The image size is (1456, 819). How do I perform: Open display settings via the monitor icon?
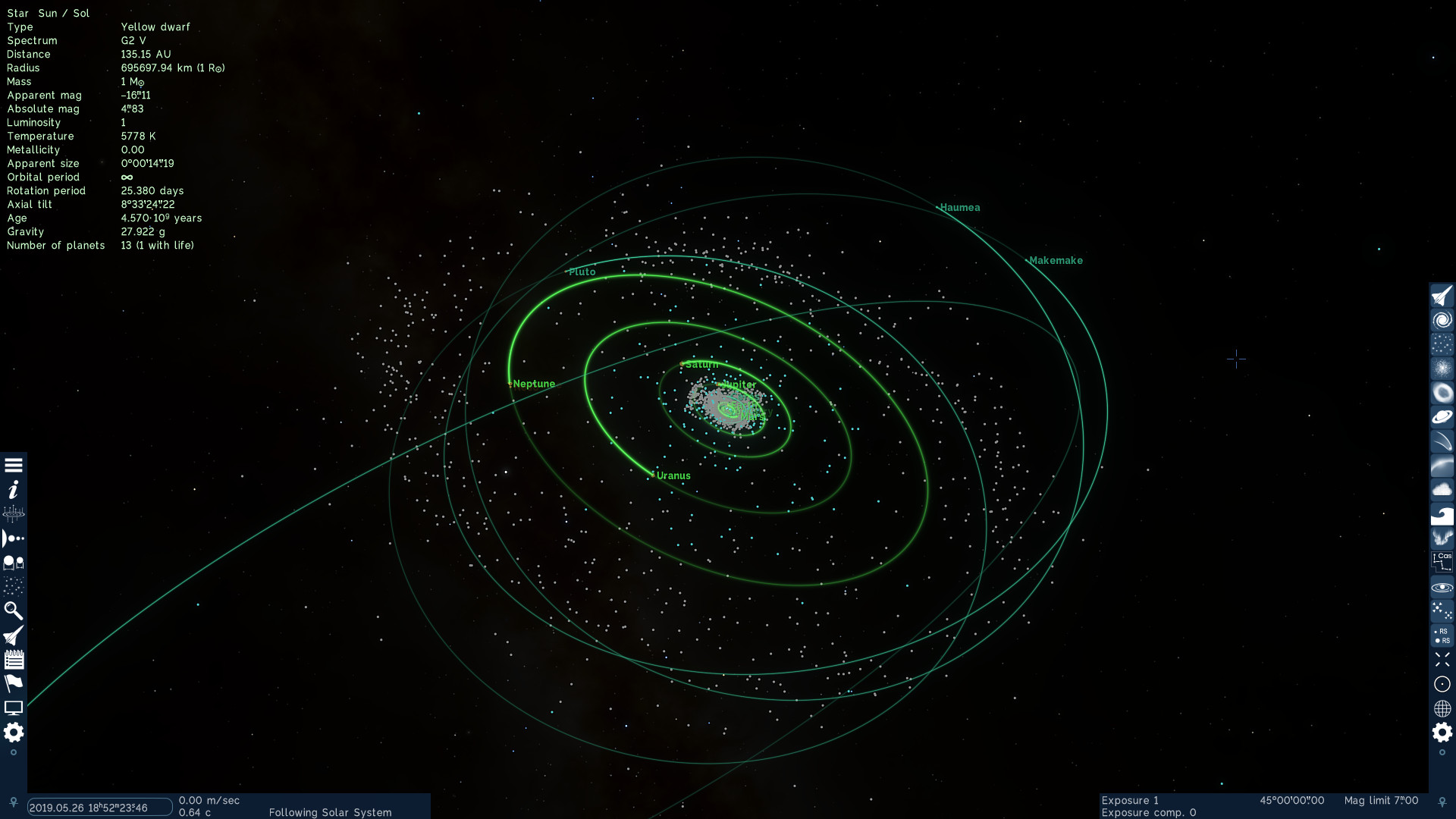coord(13,708)
